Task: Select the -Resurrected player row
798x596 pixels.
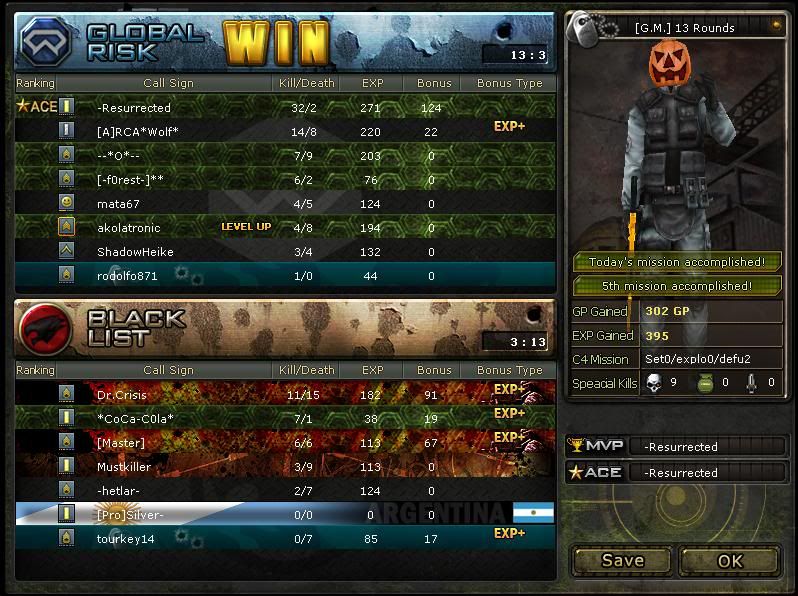Action: (x=285, y=107)
